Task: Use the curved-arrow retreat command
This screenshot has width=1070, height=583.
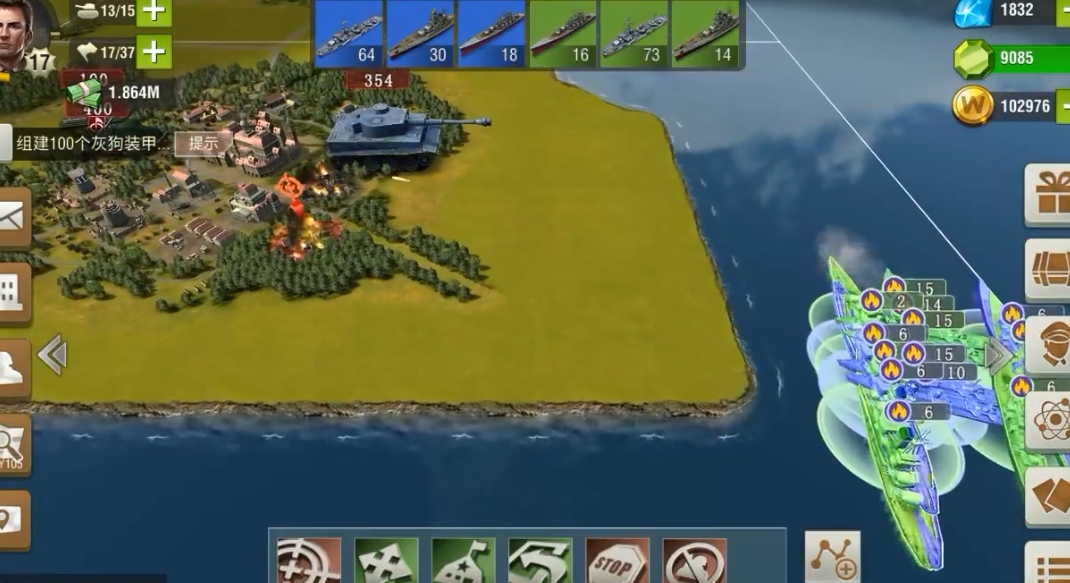Action: click(x=540, y=562)
